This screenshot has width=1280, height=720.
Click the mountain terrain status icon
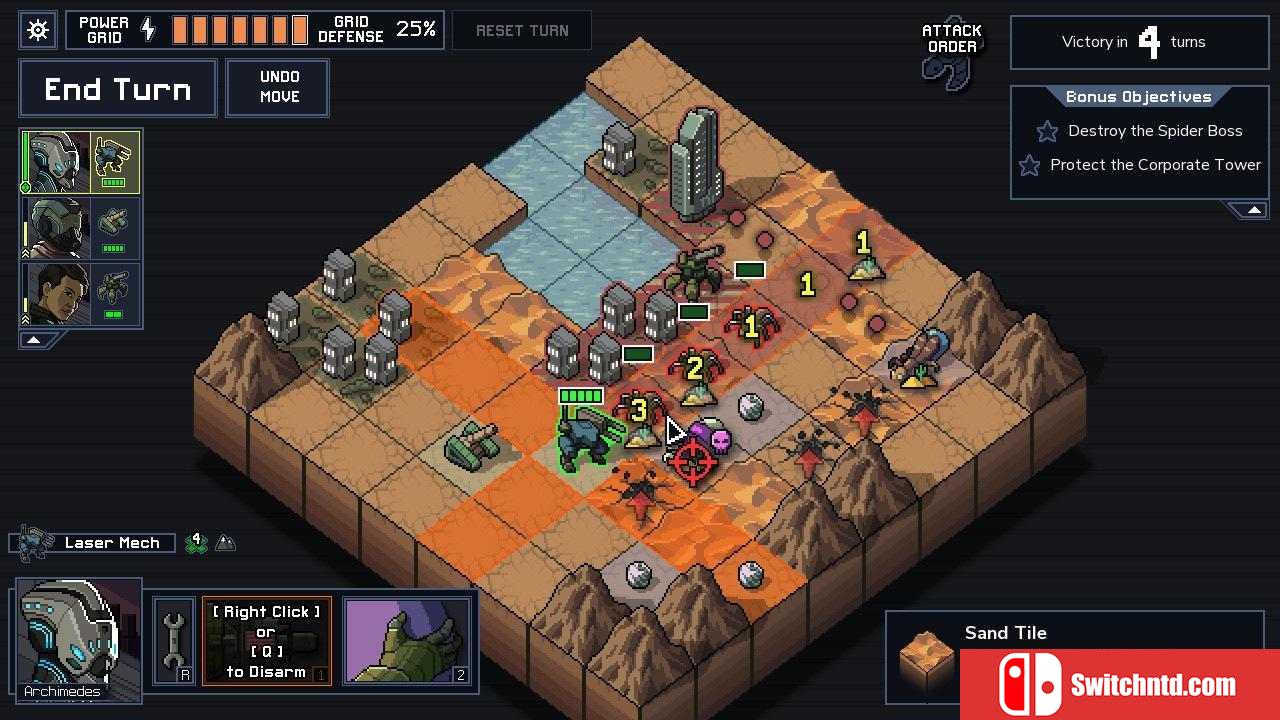pyautogui.click(x=226, y=543)
